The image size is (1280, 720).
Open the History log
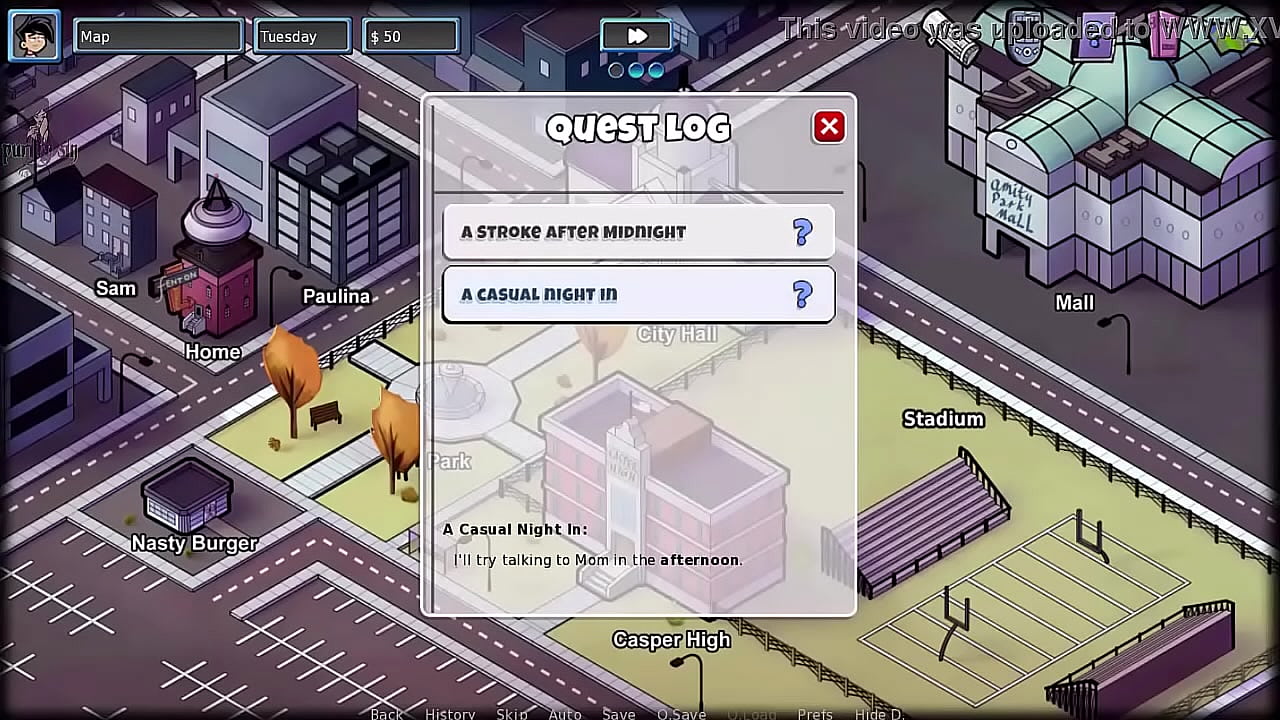pyautogui.click(x=450, y=713)
